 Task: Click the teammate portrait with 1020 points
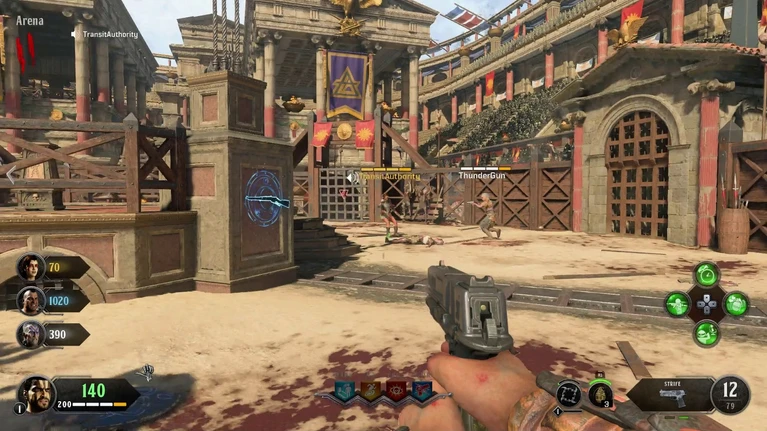31,300
